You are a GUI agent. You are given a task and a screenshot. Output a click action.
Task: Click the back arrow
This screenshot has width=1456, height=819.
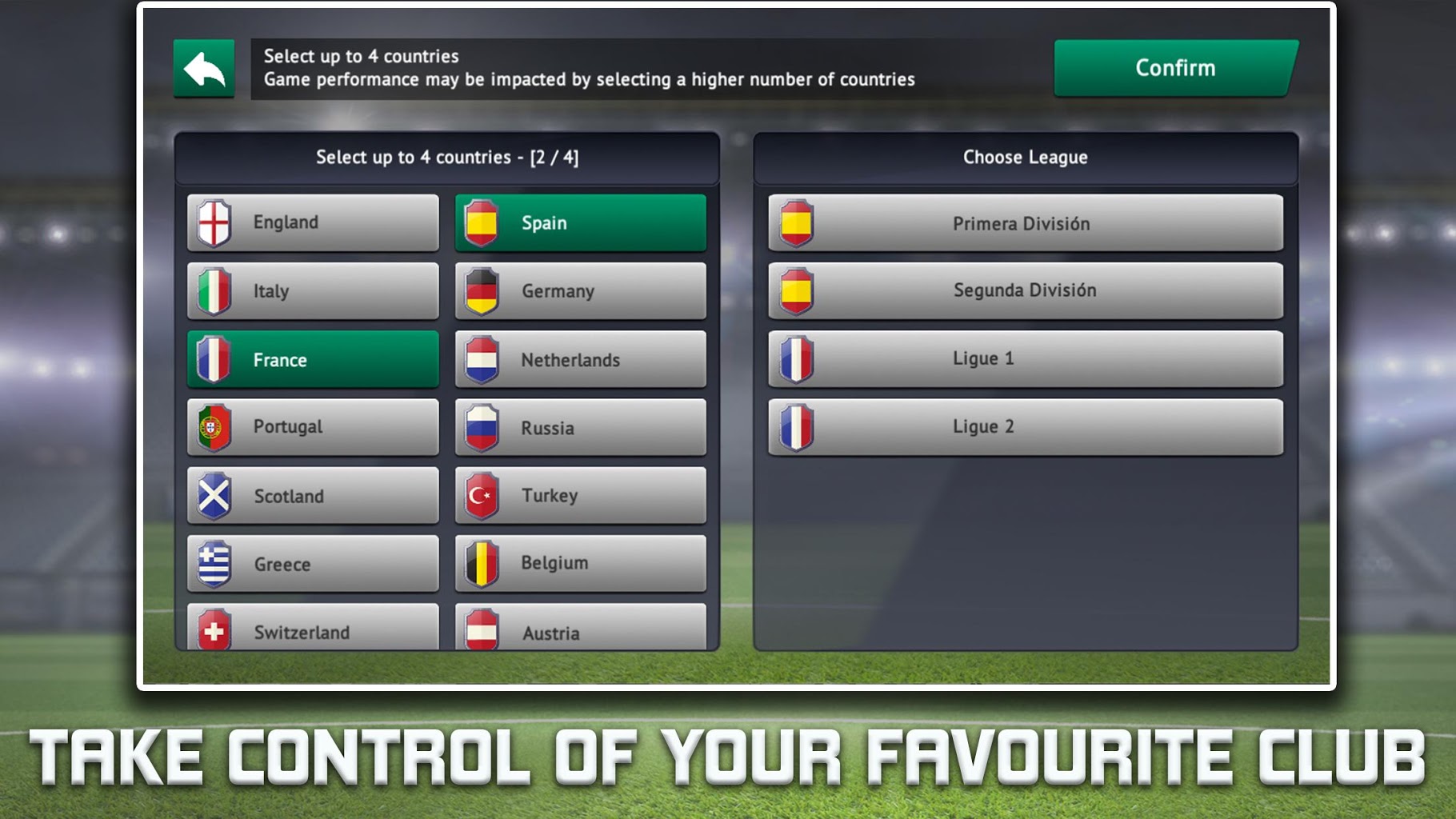(204, 67)
